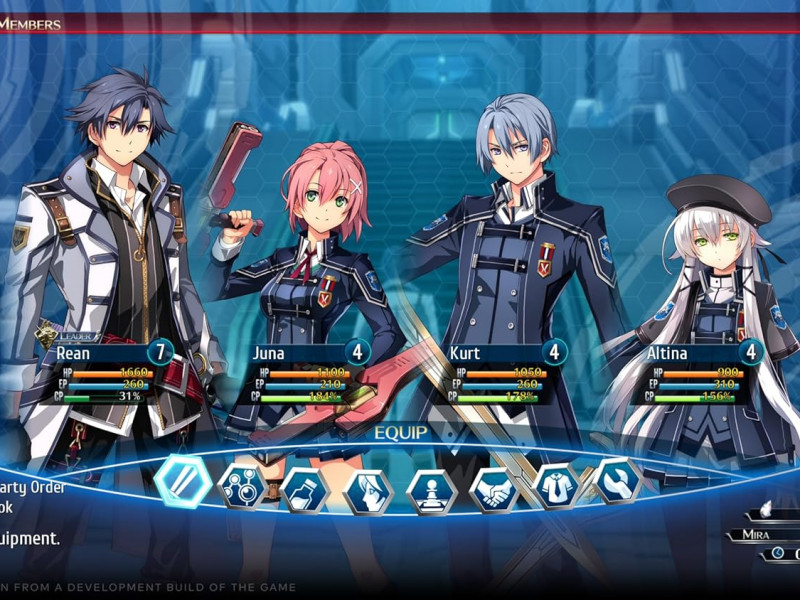Open the Equip menu sword icon
The width and height of the screenshot is (800, 600).
click(x=183, y=482)
